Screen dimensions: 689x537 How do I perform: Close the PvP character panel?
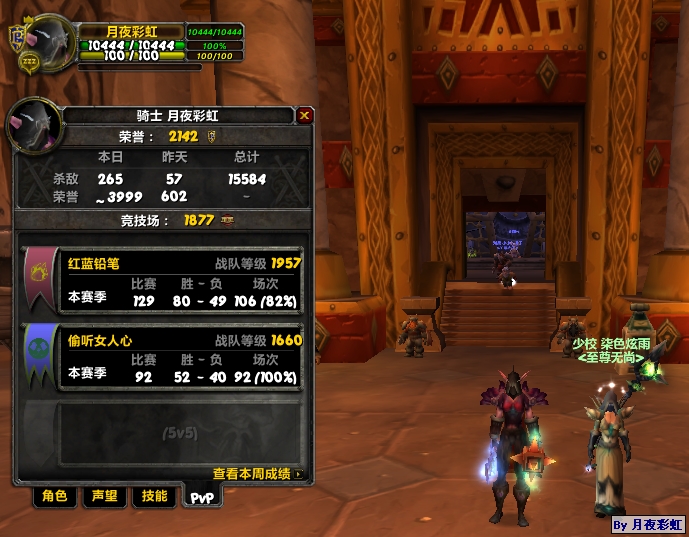pos(305,115)
